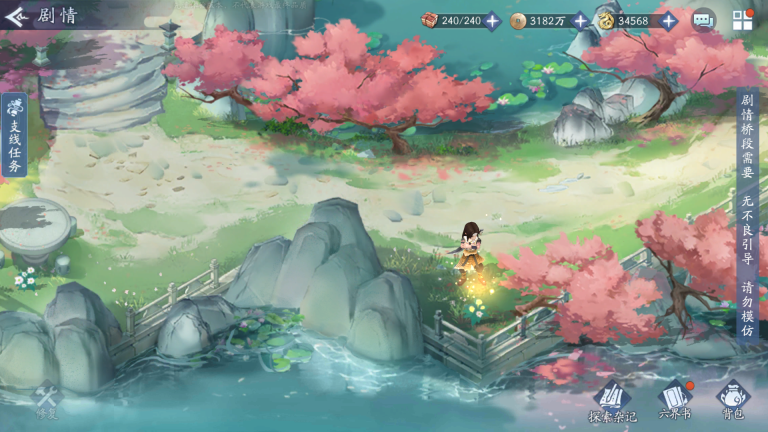Open the grid menu icon
This screenshot has width=768, height=432.
tap(742, 20)
